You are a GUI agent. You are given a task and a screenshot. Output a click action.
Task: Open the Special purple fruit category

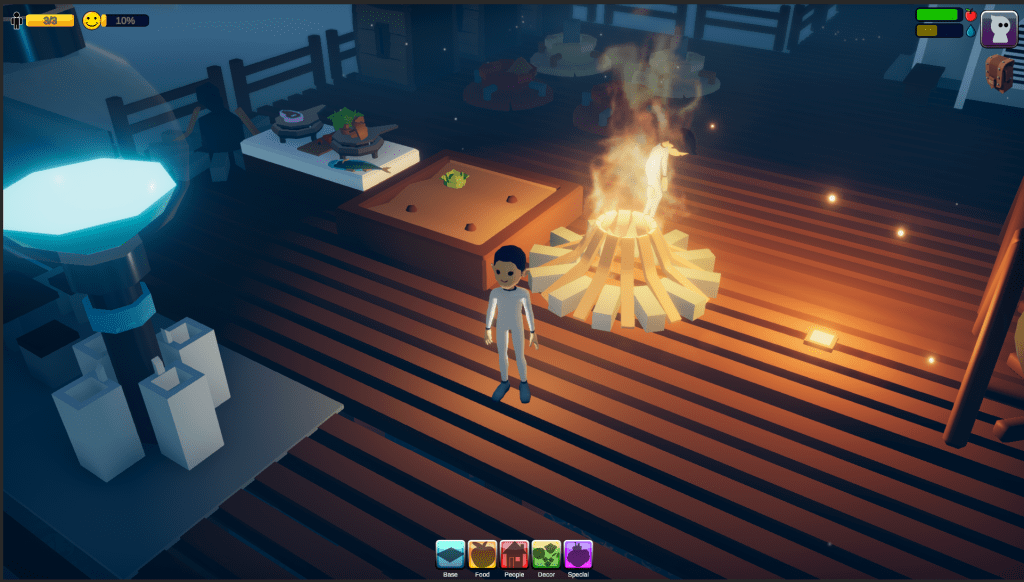coord(578,554)
